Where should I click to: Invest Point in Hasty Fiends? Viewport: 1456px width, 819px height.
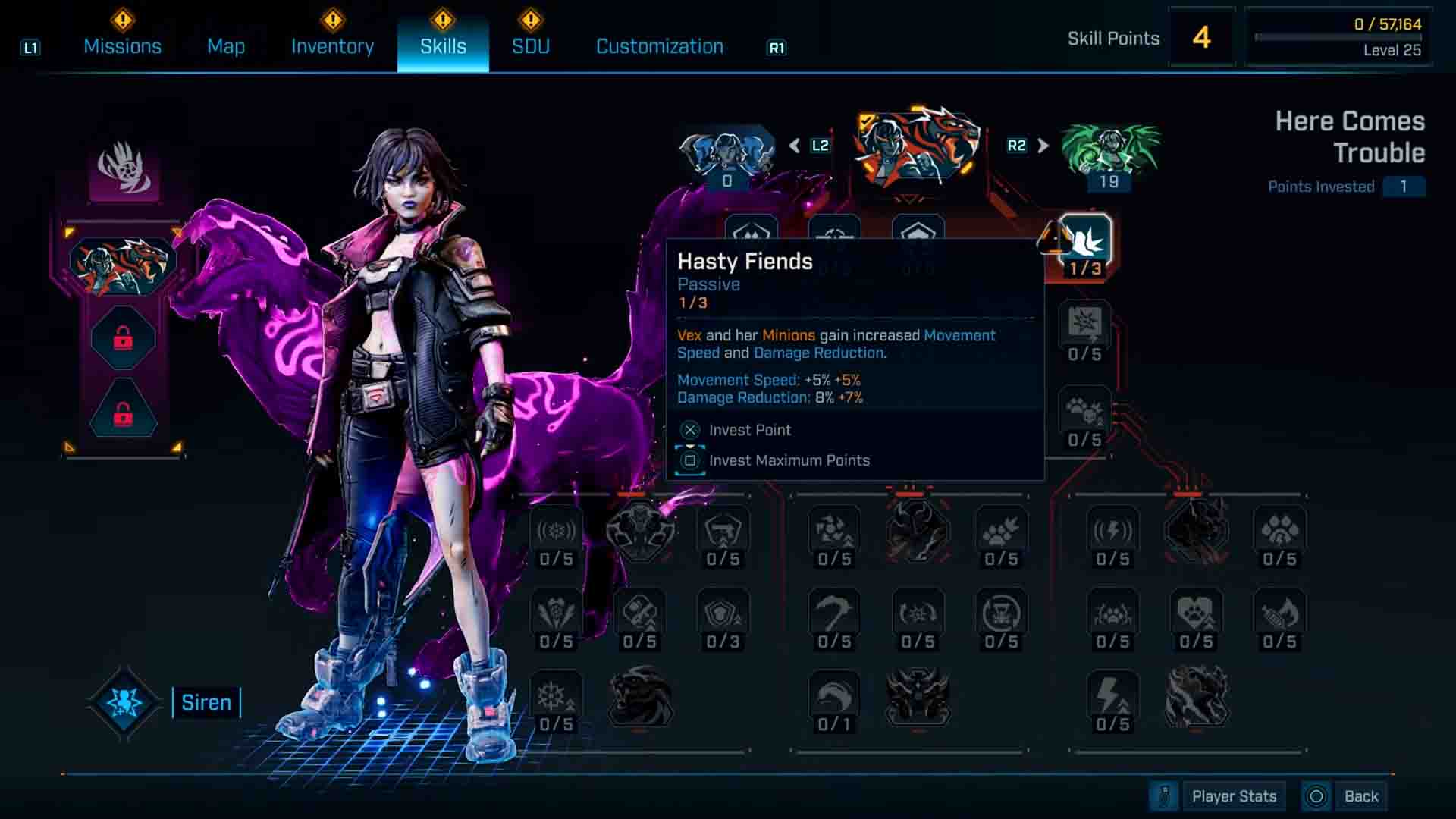click(x=749, y=430)
